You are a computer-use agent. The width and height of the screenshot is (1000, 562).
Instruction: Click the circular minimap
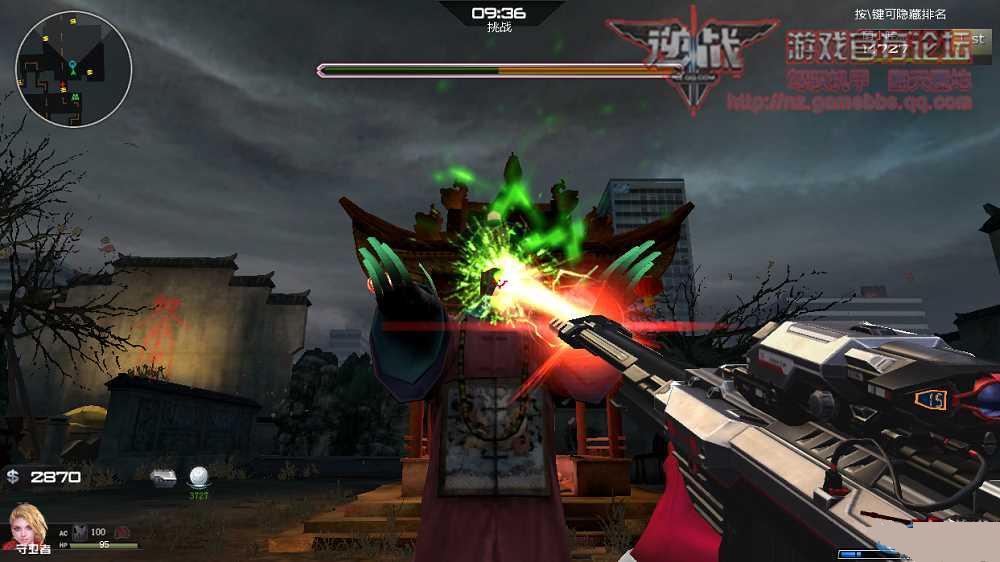[73, 69]
